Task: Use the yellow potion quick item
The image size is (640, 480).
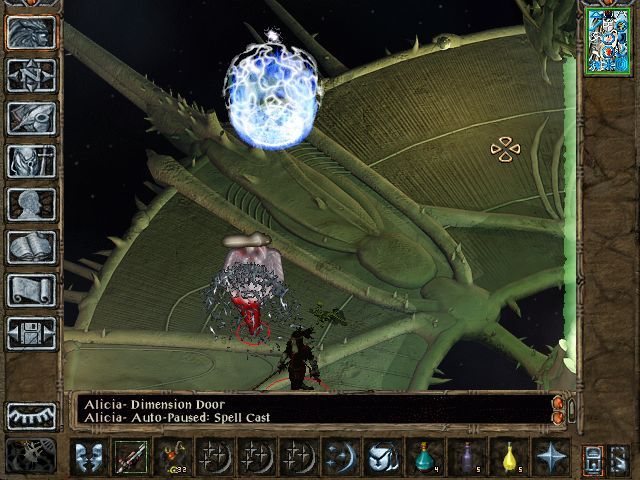Action: point(508,458)
